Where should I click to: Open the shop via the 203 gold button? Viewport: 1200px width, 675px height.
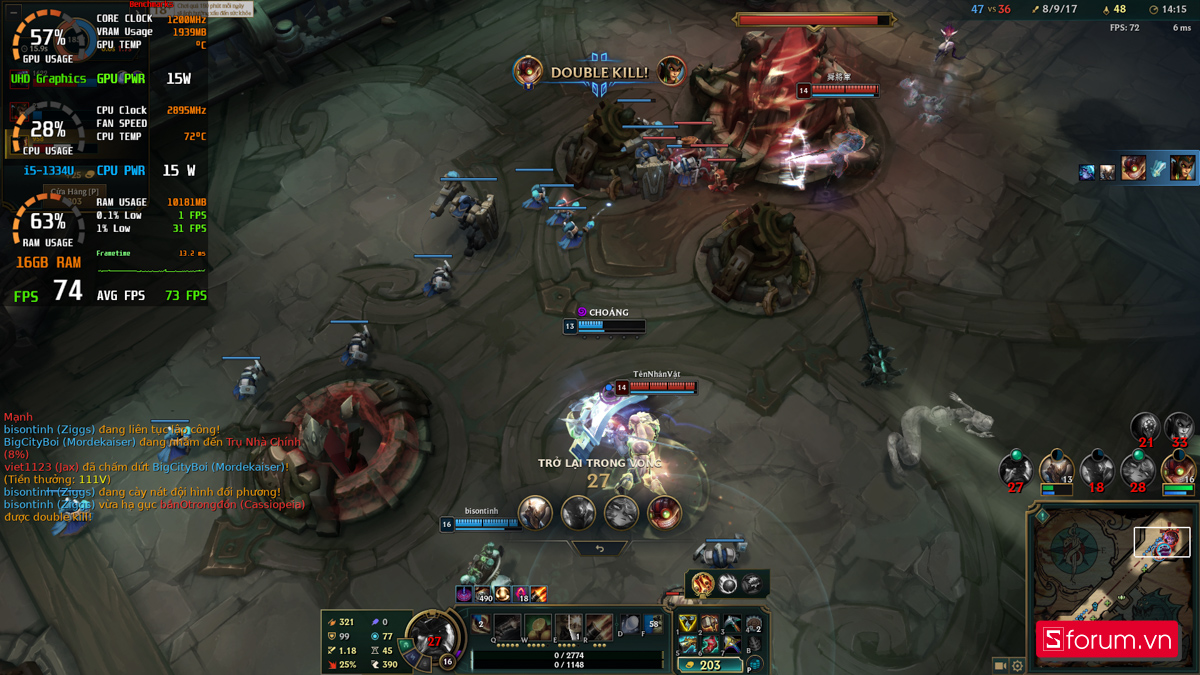pos(710,665)
